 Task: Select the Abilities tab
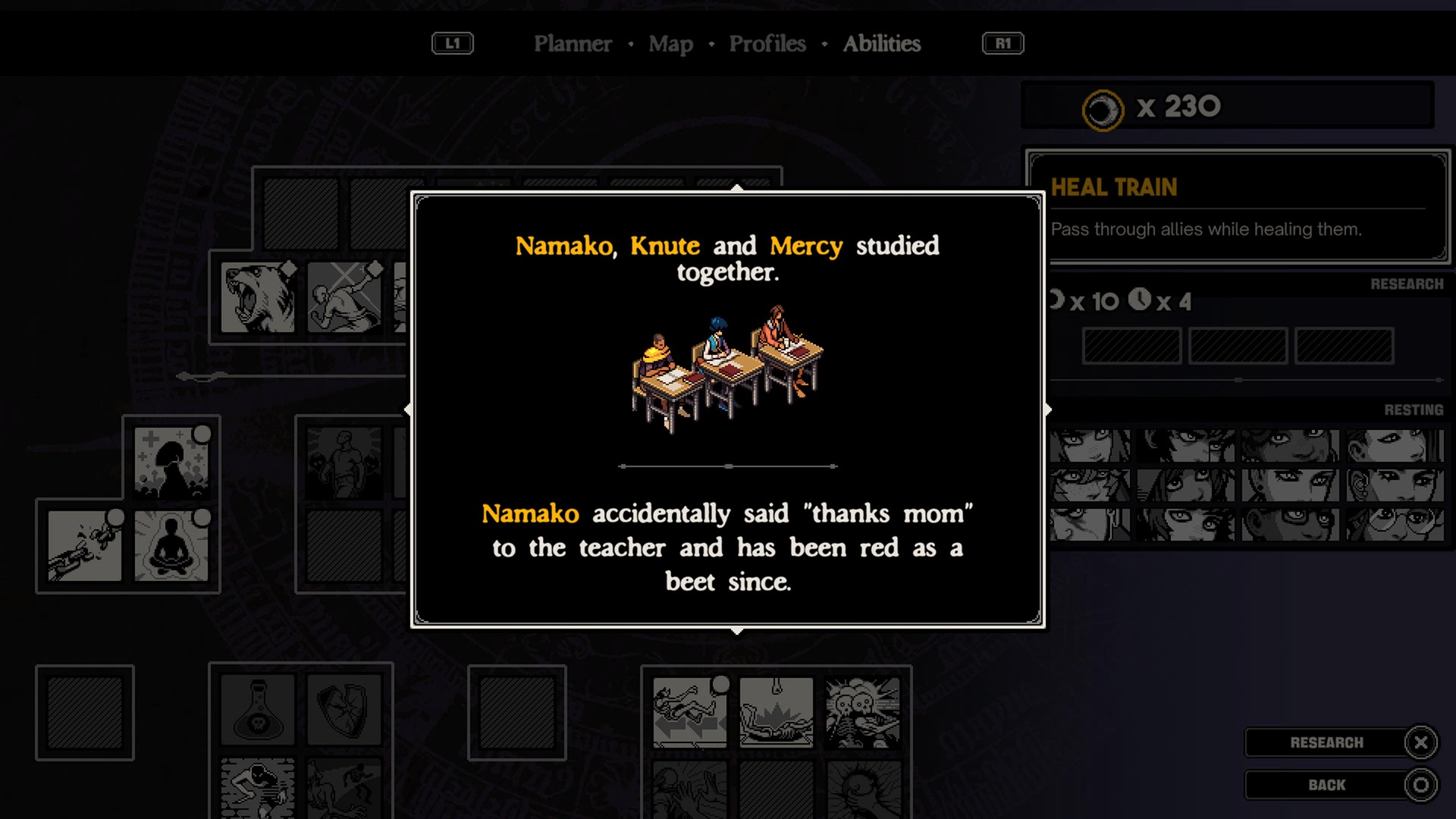[882, 44]
